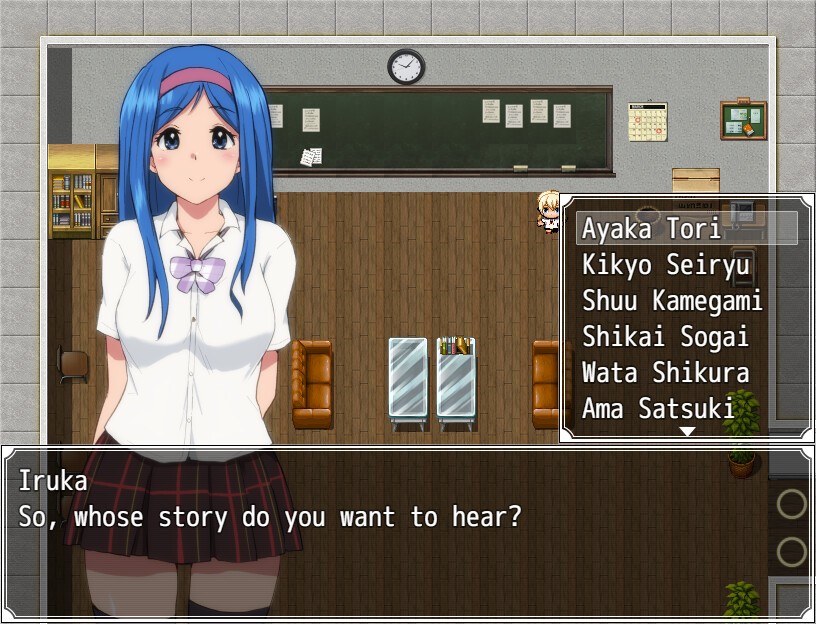Select Kikyo Seiryu from the list
816x624 pixels.
[x=658, y=265]
